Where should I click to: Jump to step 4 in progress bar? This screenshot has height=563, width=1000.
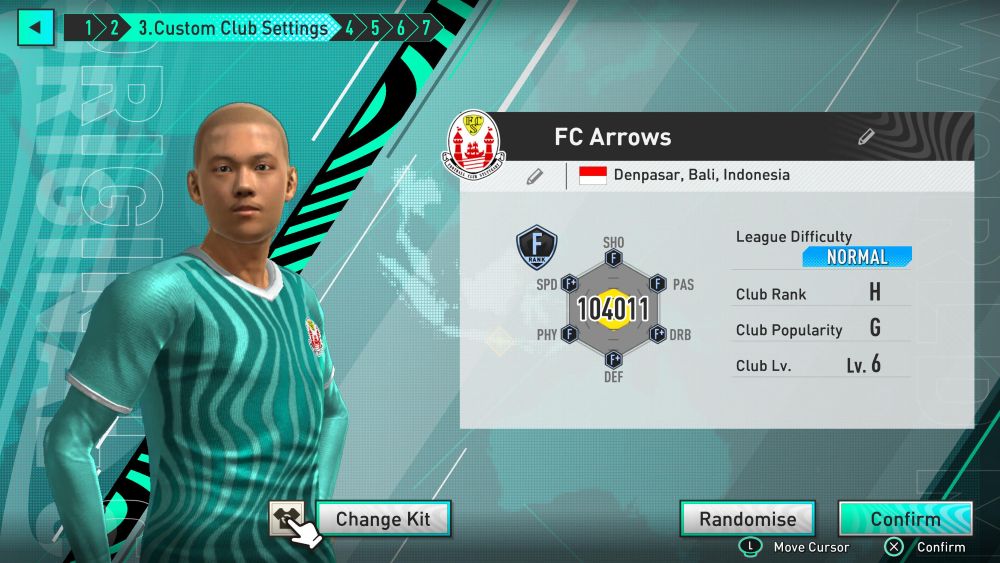(349, 28)
